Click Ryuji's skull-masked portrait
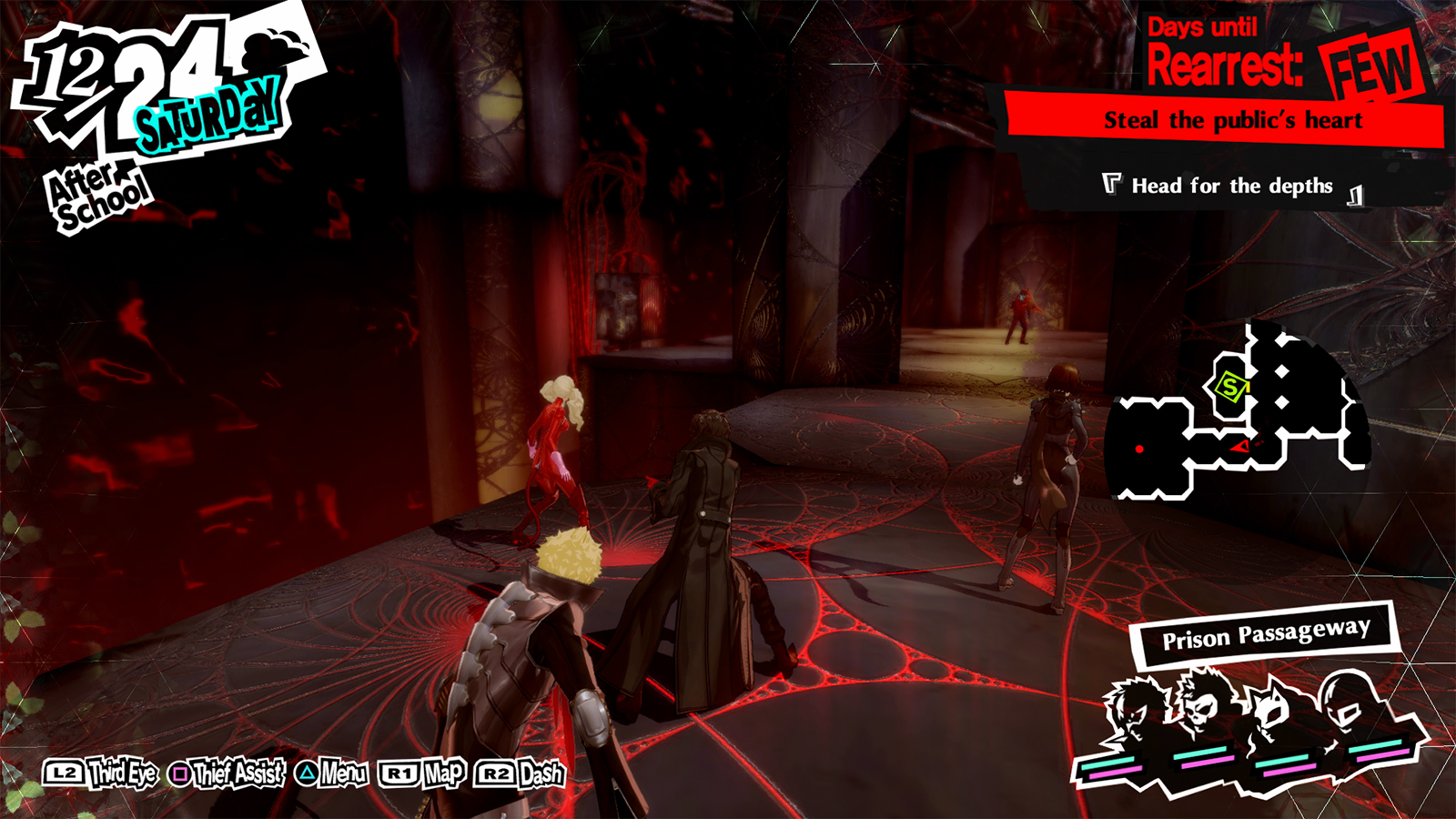The width and height of the screenshot is (1456, 819). click(x=1199, y=710)
